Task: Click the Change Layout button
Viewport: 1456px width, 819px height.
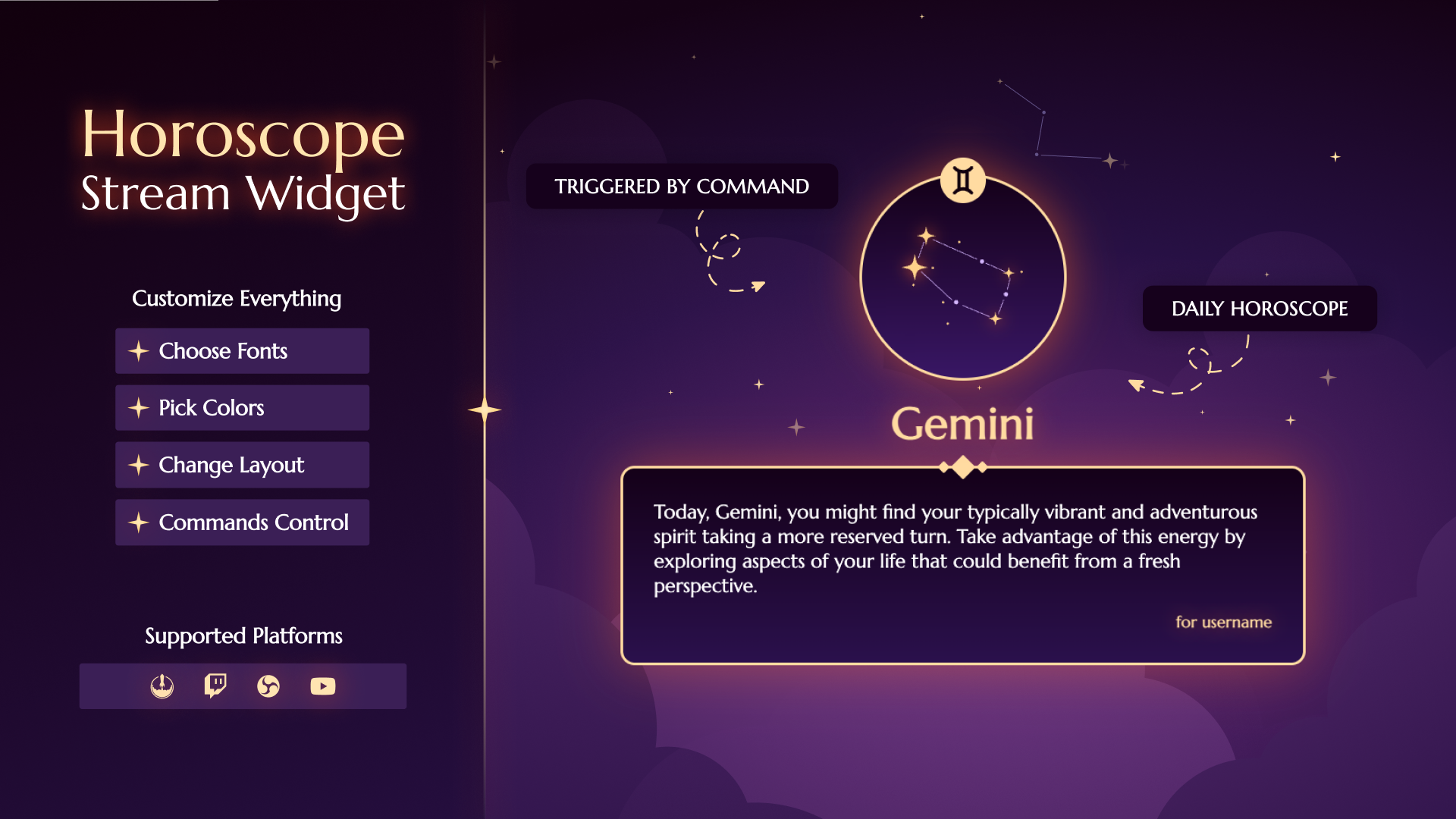Action: 242,465
